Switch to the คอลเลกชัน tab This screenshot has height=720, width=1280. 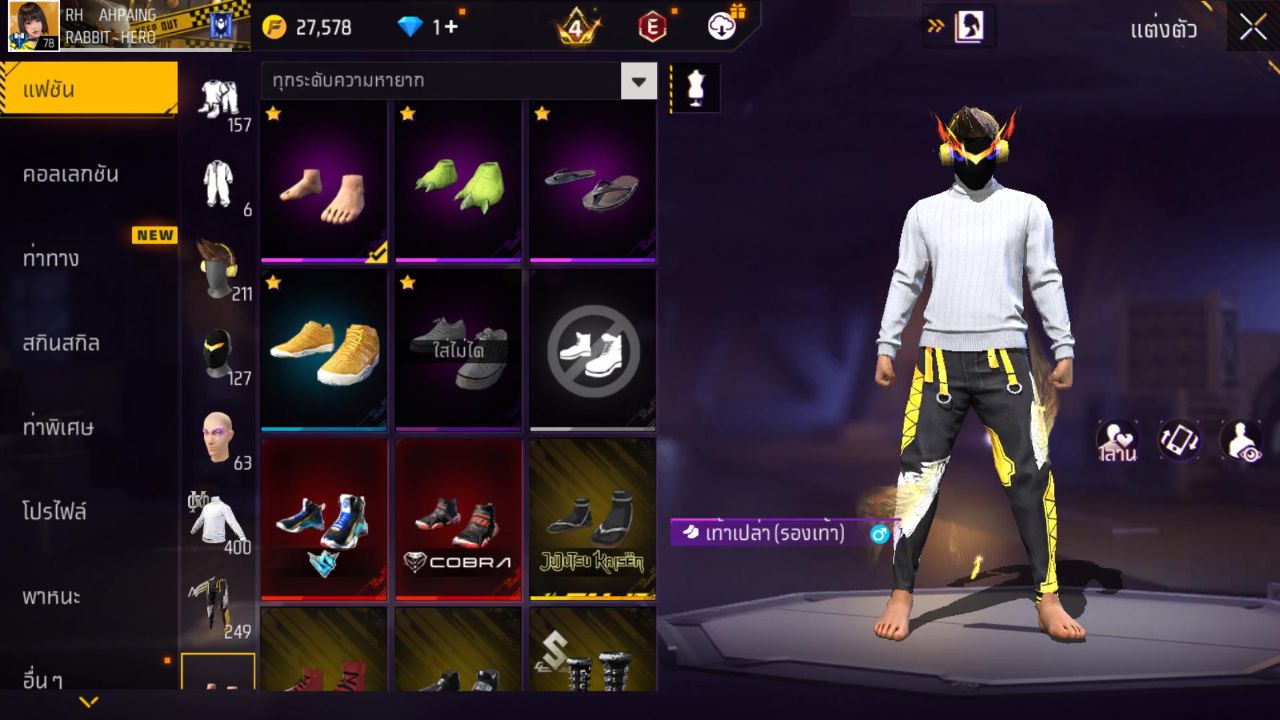pyautogui.click(x=82, y=172)
